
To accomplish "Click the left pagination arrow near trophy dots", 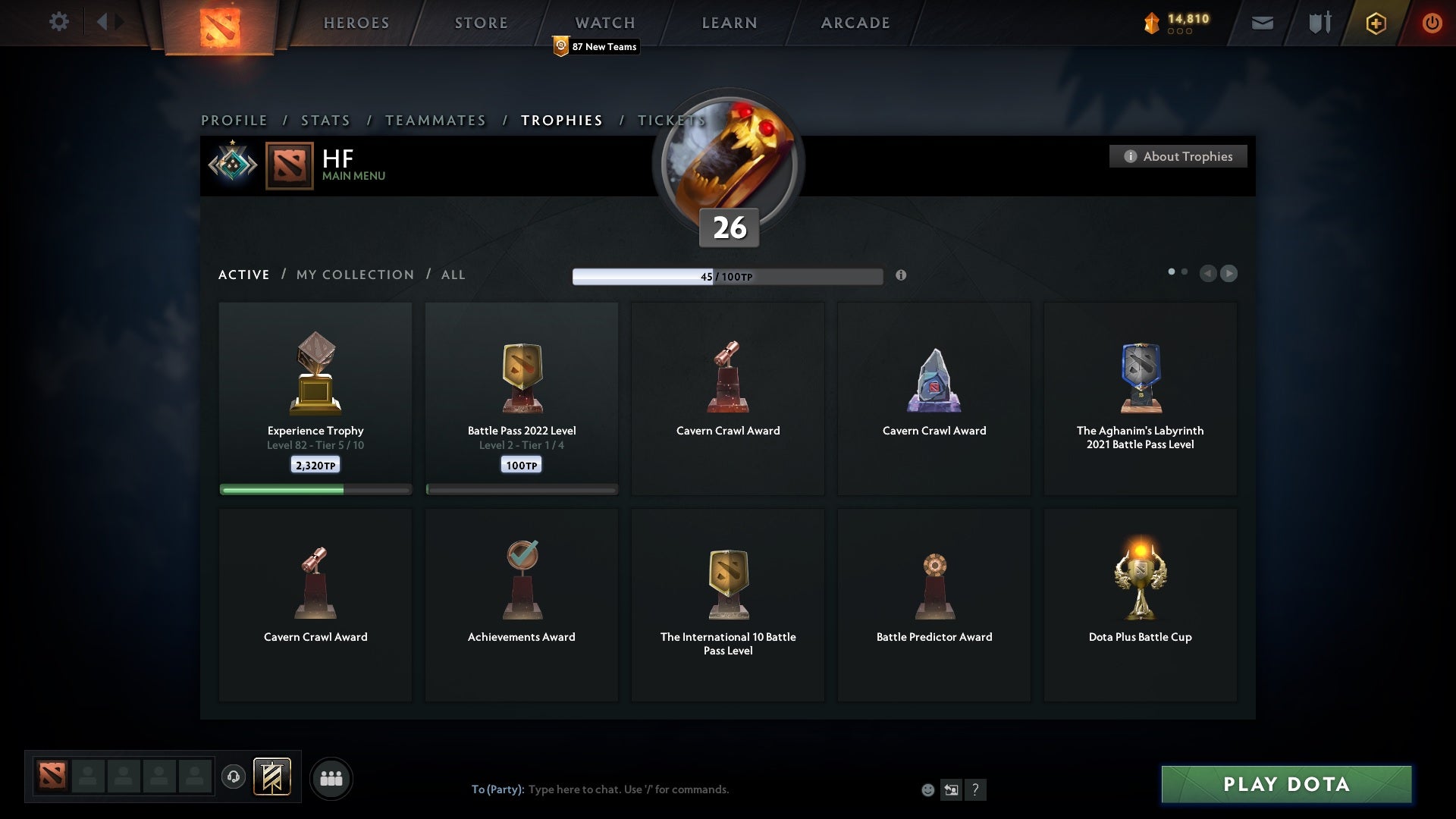I will point(1209,274).
